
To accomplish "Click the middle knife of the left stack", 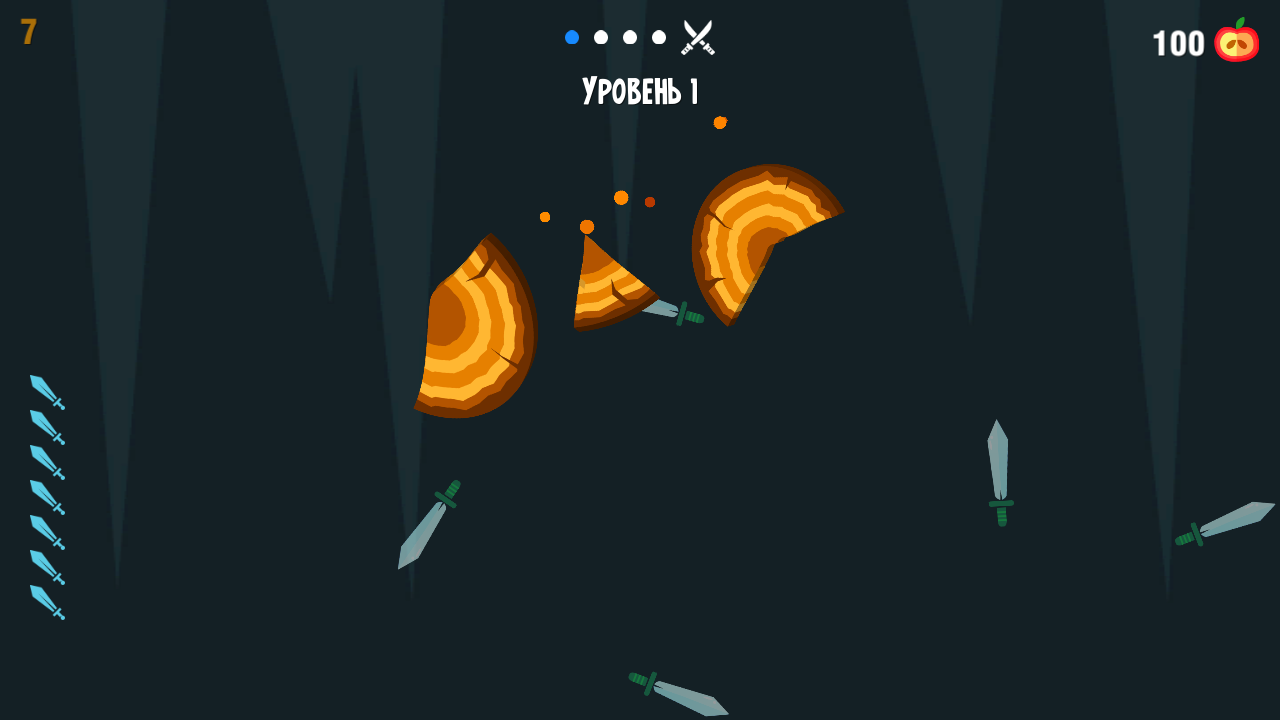I will 45,495.
